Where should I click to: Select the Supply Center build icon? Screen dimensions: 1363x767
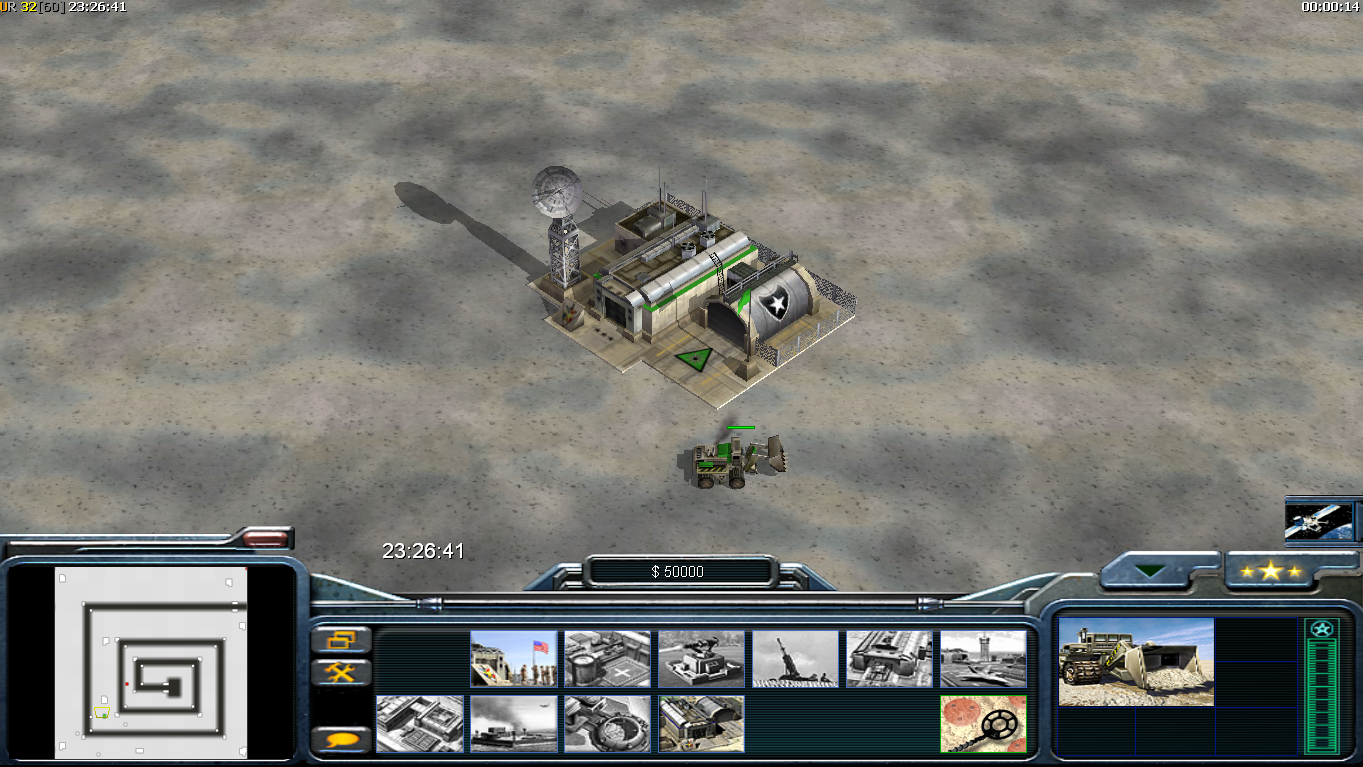pos(607,658)
